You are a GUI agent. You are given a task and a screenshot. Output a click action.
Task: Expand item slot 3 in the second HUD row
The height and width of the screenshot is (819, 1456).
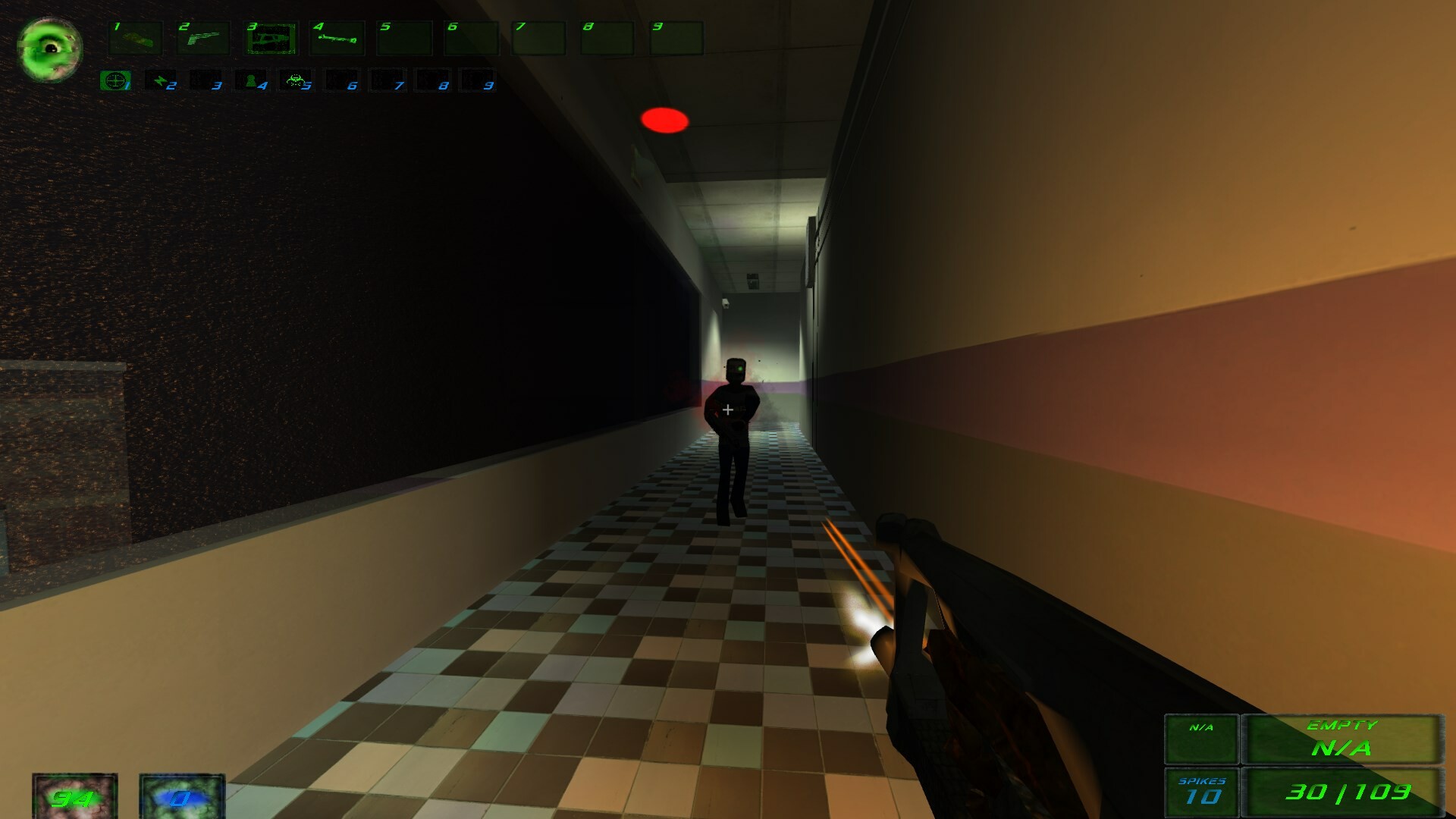[206, 80]
